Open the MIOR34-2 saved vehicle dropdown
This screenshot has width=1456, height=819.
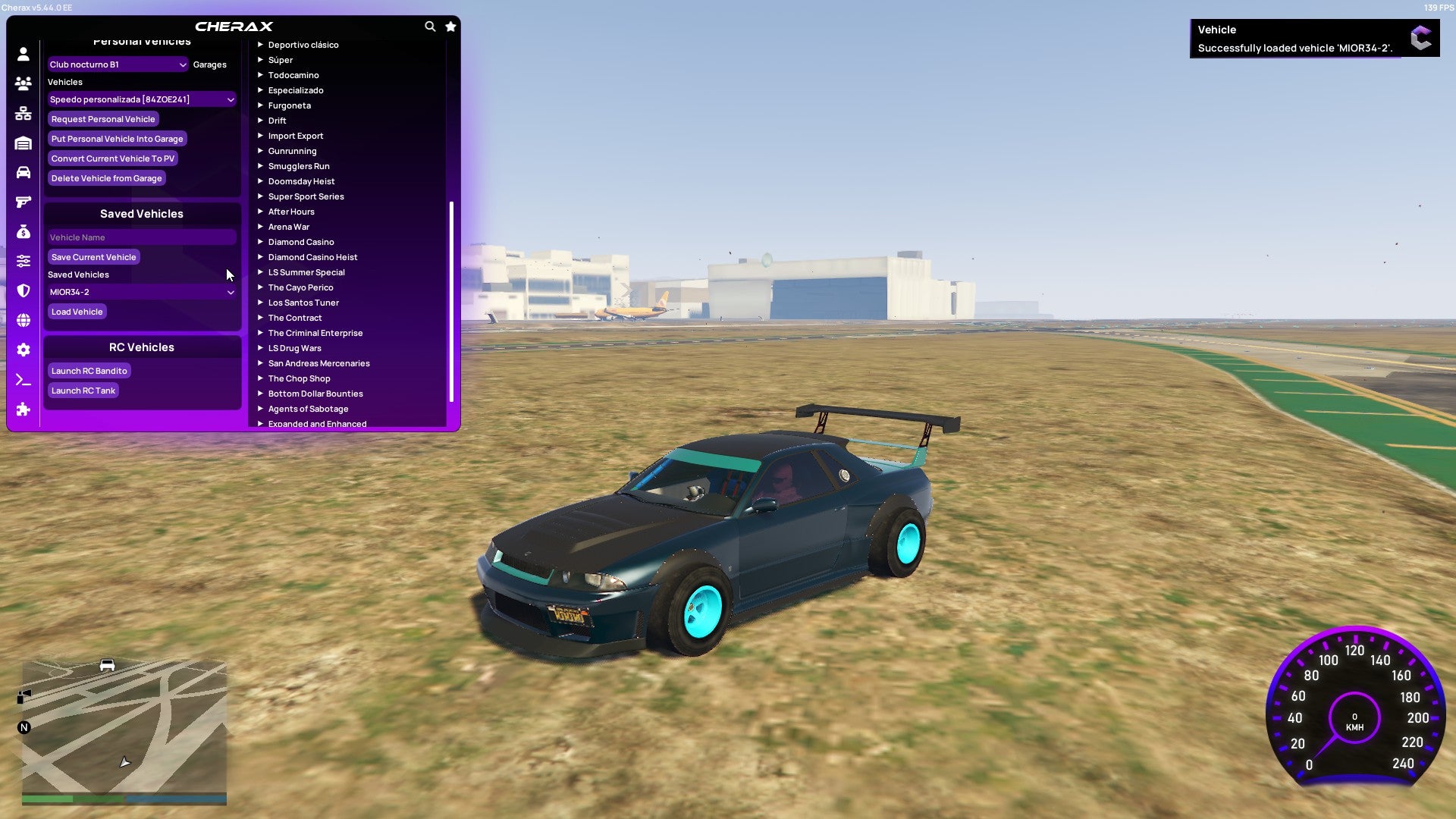(140, 291)
